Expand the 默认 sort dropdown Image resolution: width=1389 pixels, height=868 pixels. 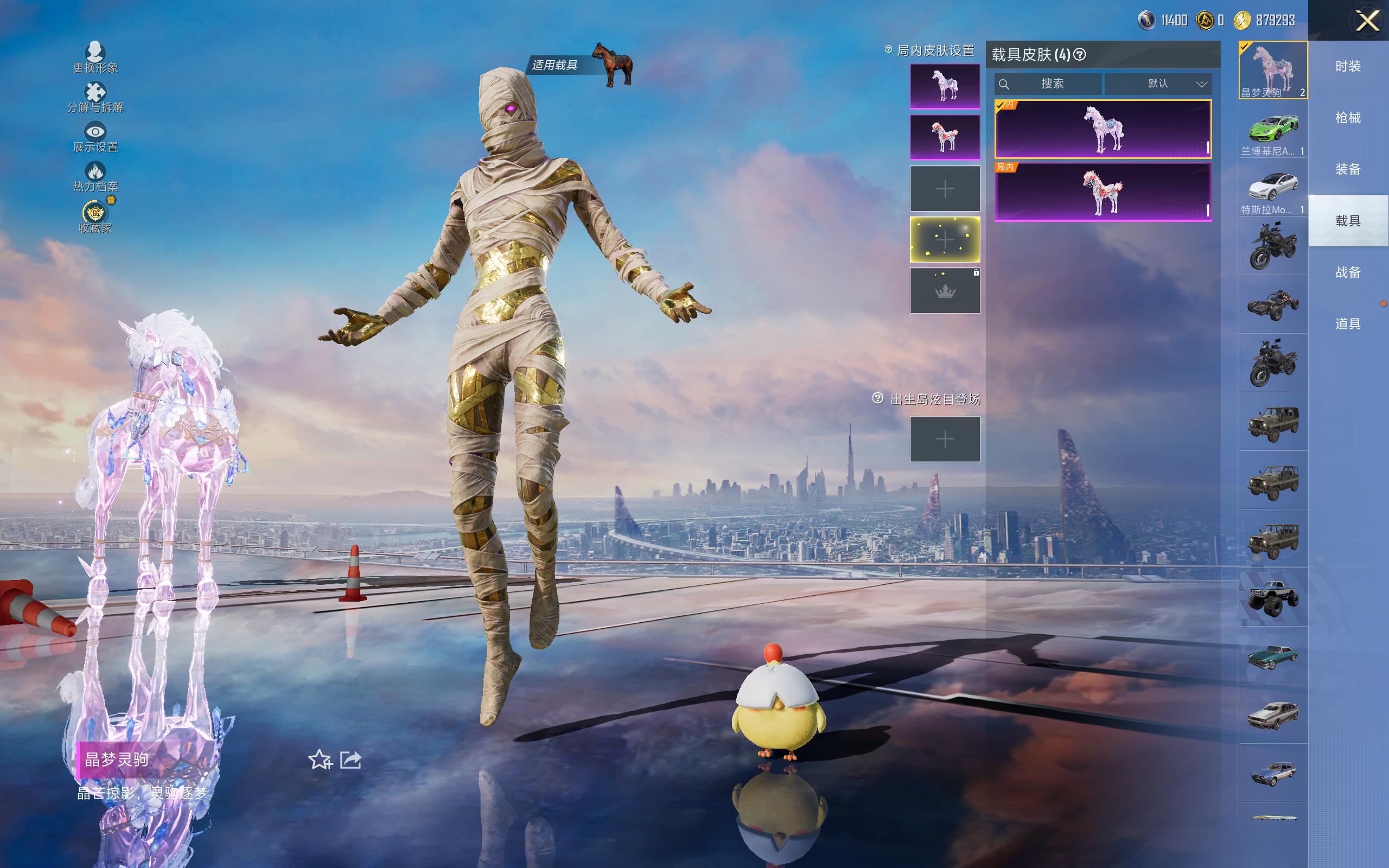pyautogui.click(x=1158, y=84)
